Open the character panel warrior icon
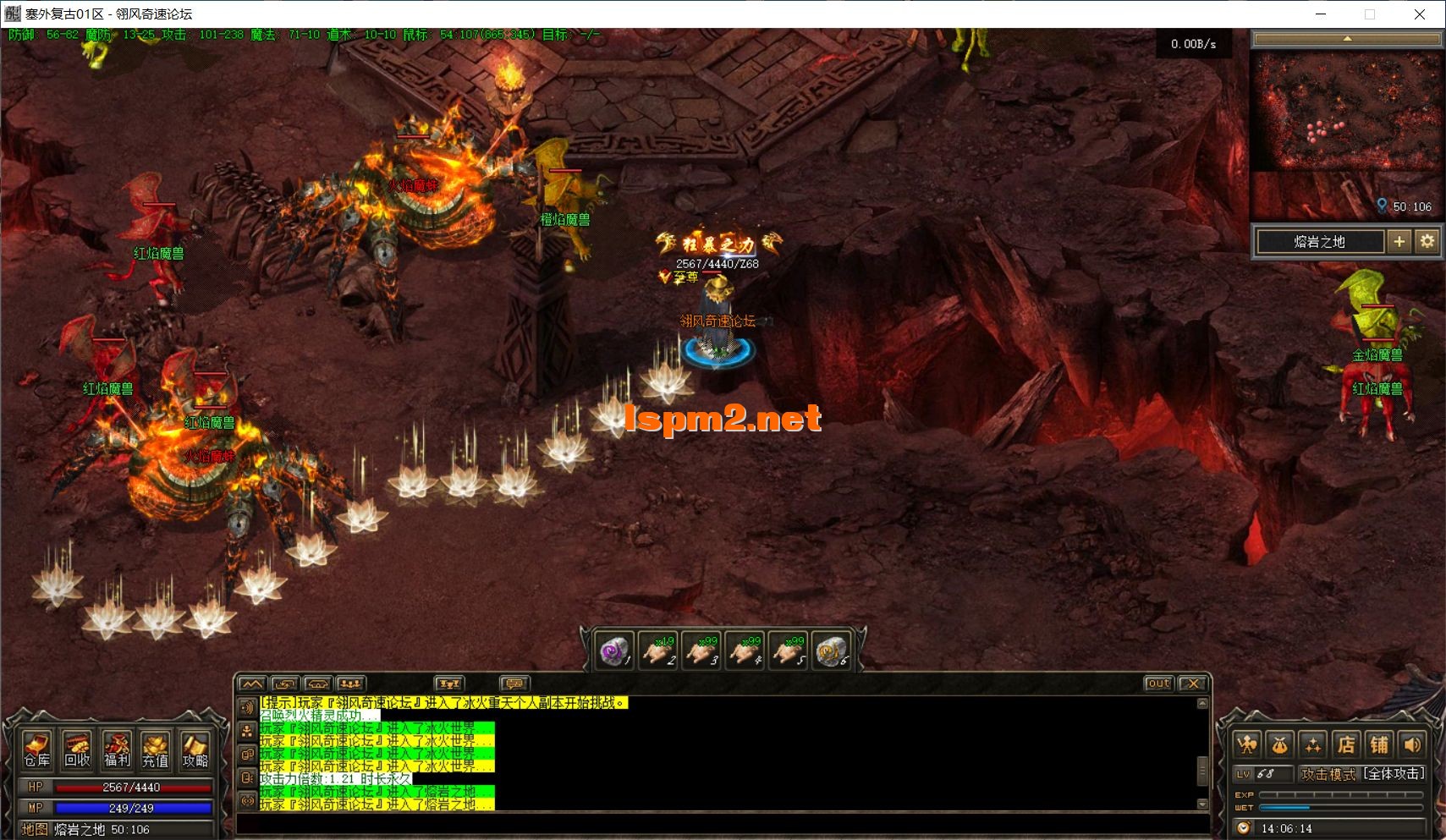The image size is (1446, 840). tap(1246, 744)
